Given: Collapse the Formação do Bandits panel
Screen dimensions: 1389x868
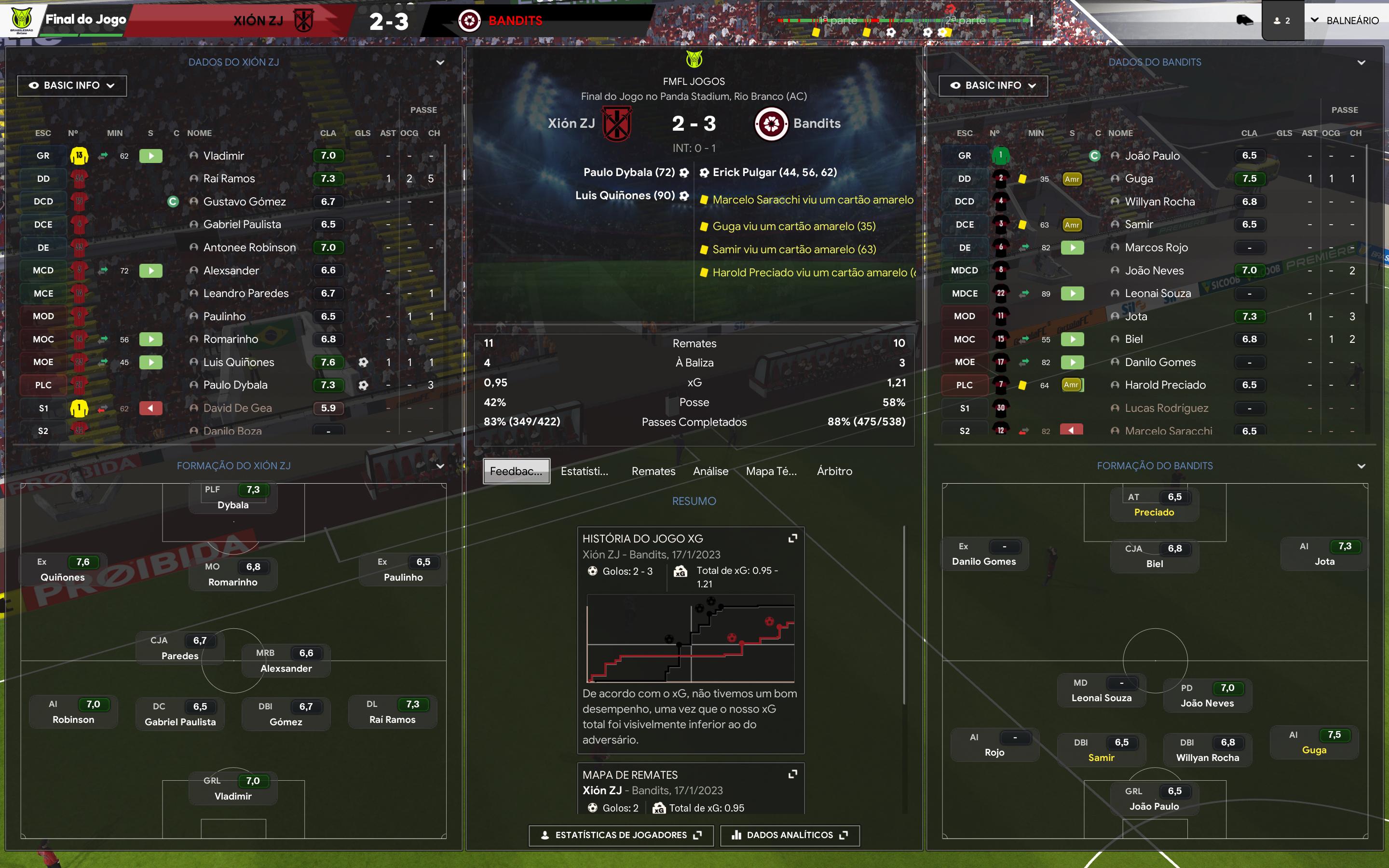Looking at the screenshot, I should tap(1361, 466).
